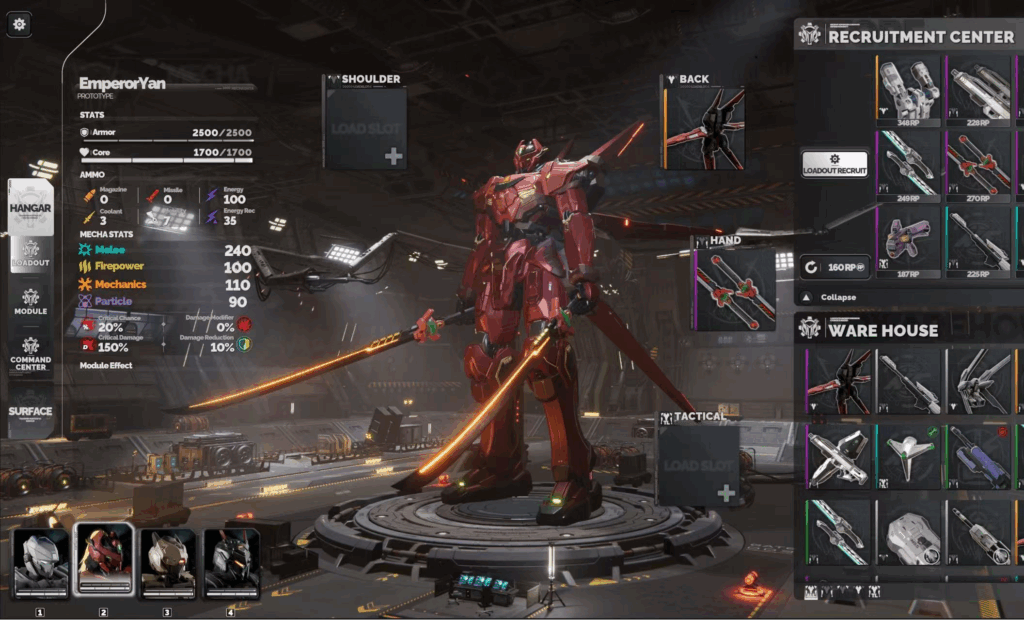Choose the 348 RP recruitment item
Image resolution: width=1024 pixels, height=620 pixels.
coord(909,92)
